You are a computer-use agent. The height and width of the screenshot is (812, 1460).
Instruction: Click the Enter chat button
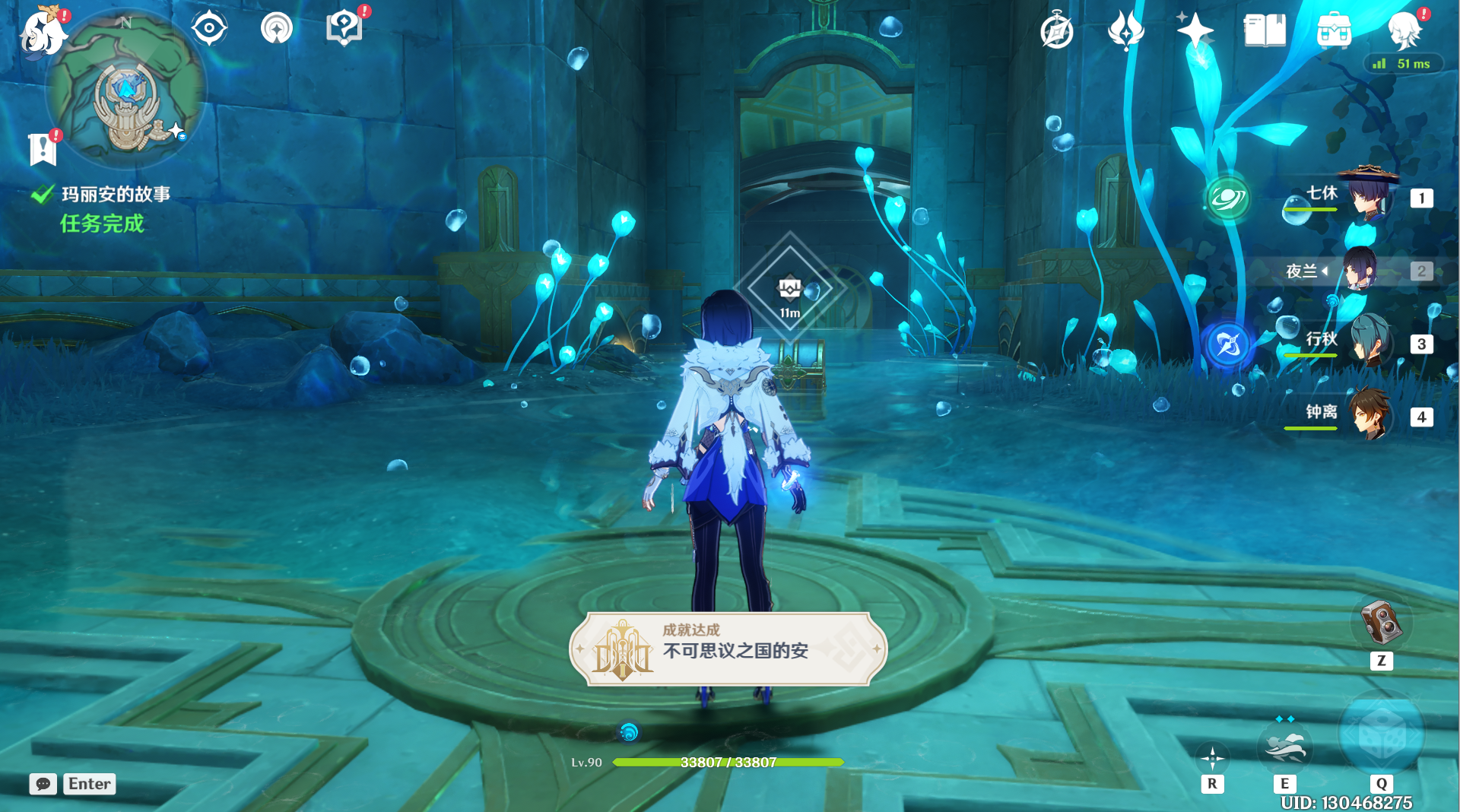tap(89, 784)
